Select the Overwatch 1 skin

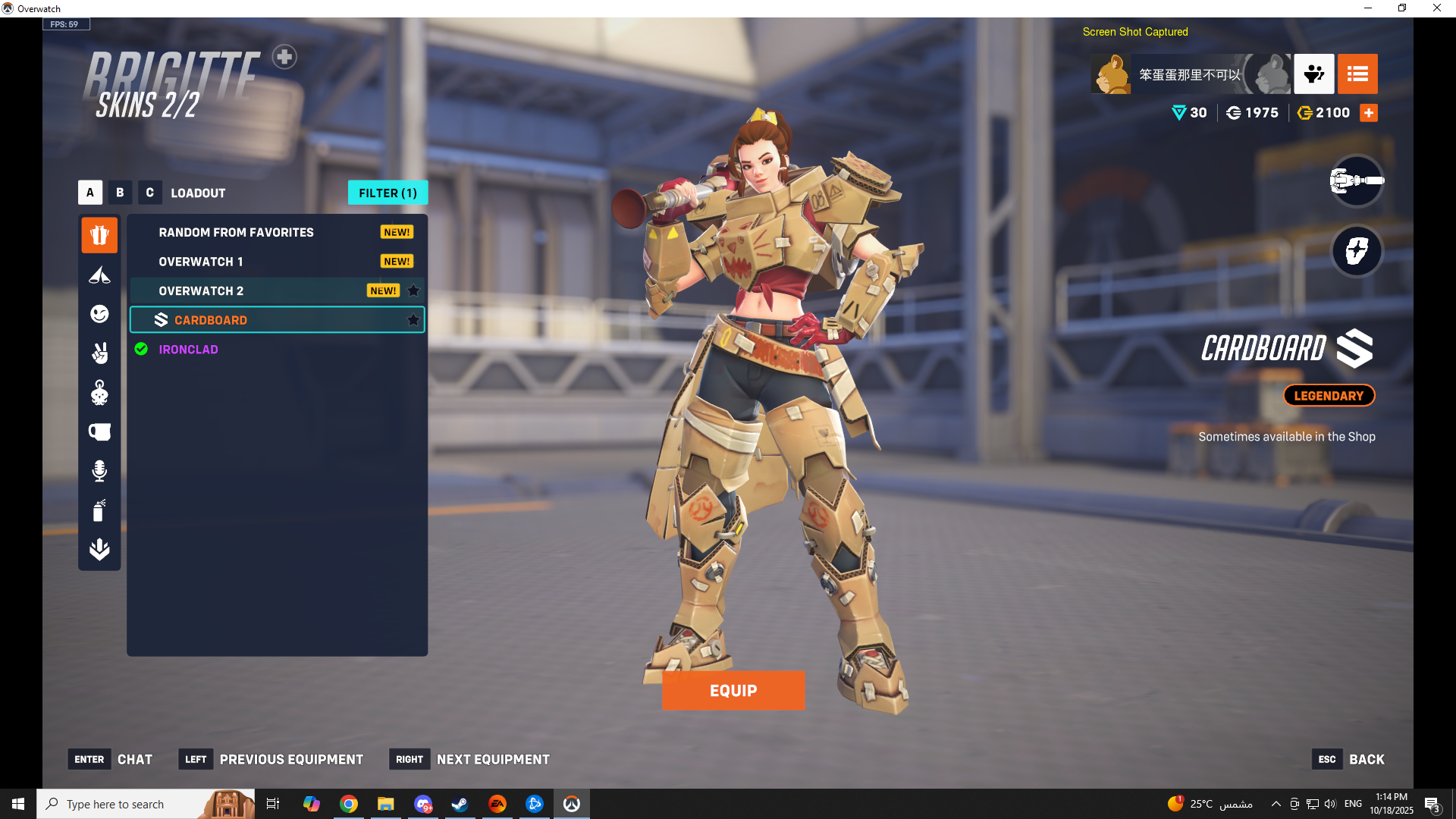point(201,262)
